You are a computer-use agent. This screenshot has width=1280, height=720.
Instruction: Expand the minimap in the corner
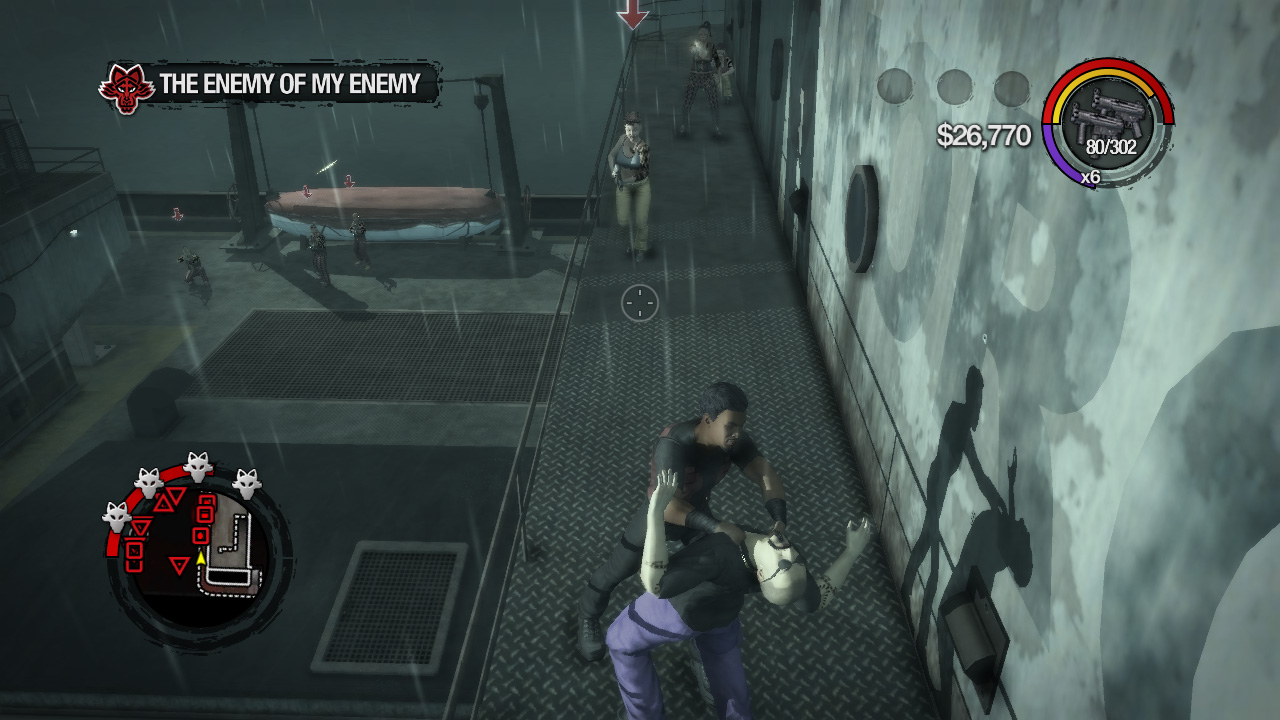[195, 550]
